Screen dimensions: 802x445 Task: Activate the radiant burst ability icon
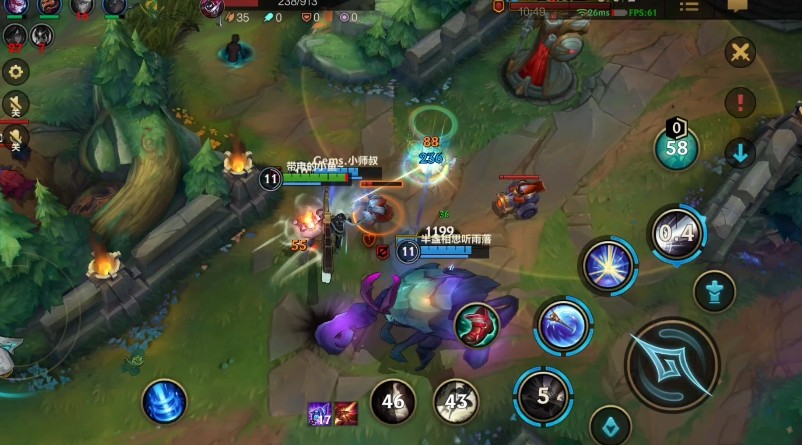[606, 268]
